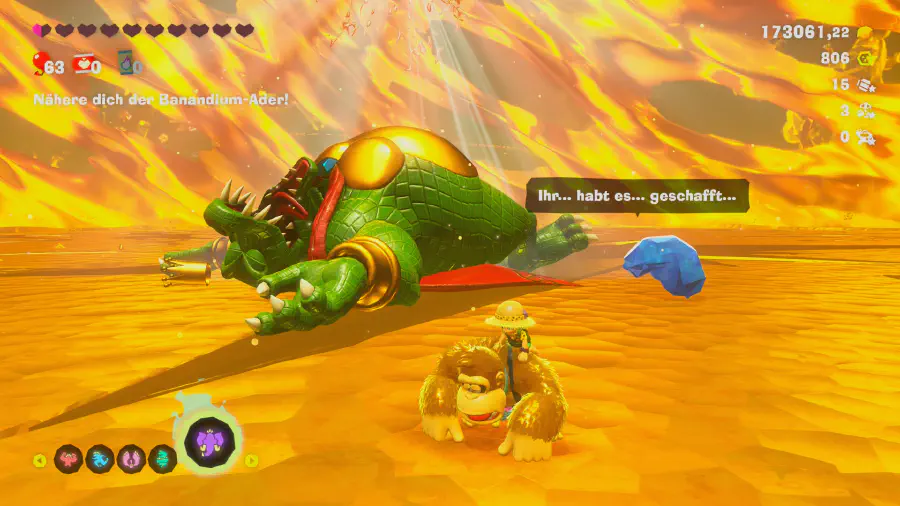Click the yellow right arrow beside the Elephant icon

251,460
